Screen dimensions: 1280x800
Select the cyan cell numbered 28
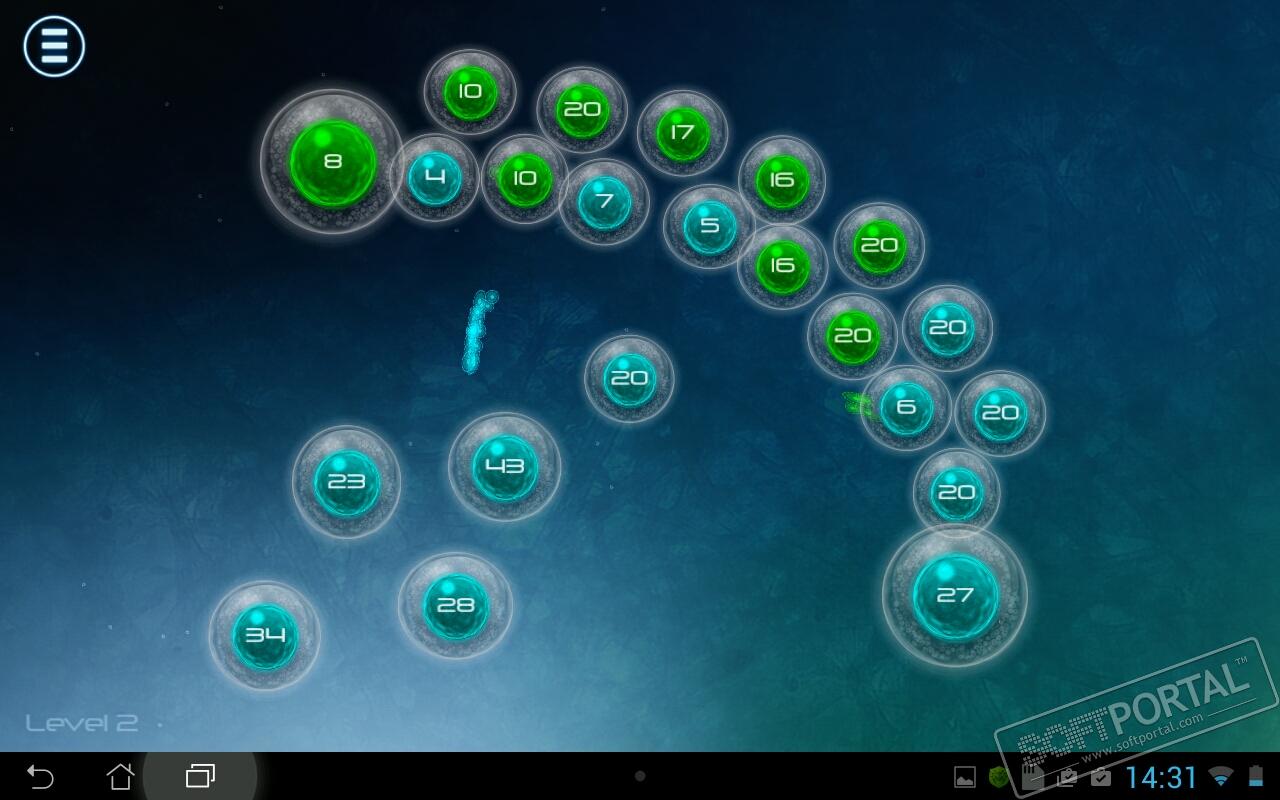(455, 606)
